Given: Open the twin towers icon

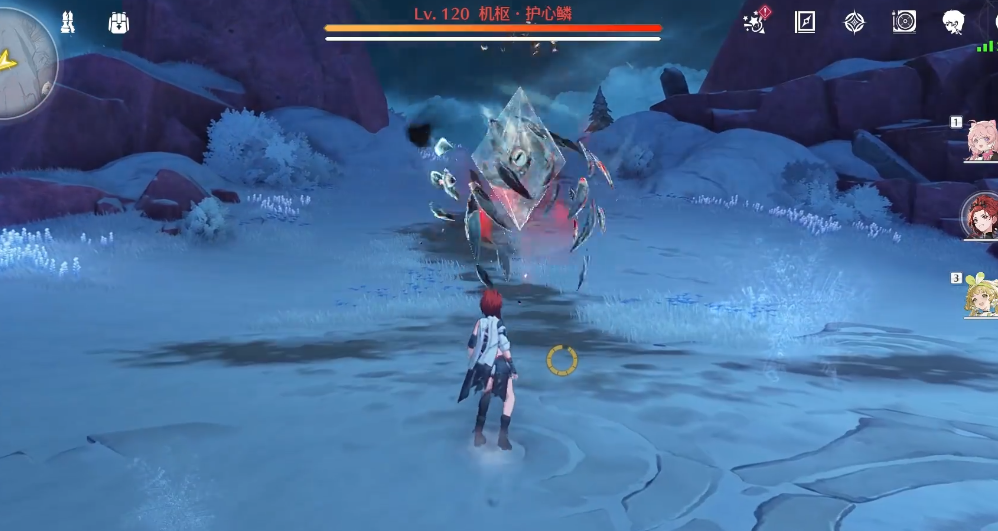Looking at the screenshot, I should click(68, 23).
